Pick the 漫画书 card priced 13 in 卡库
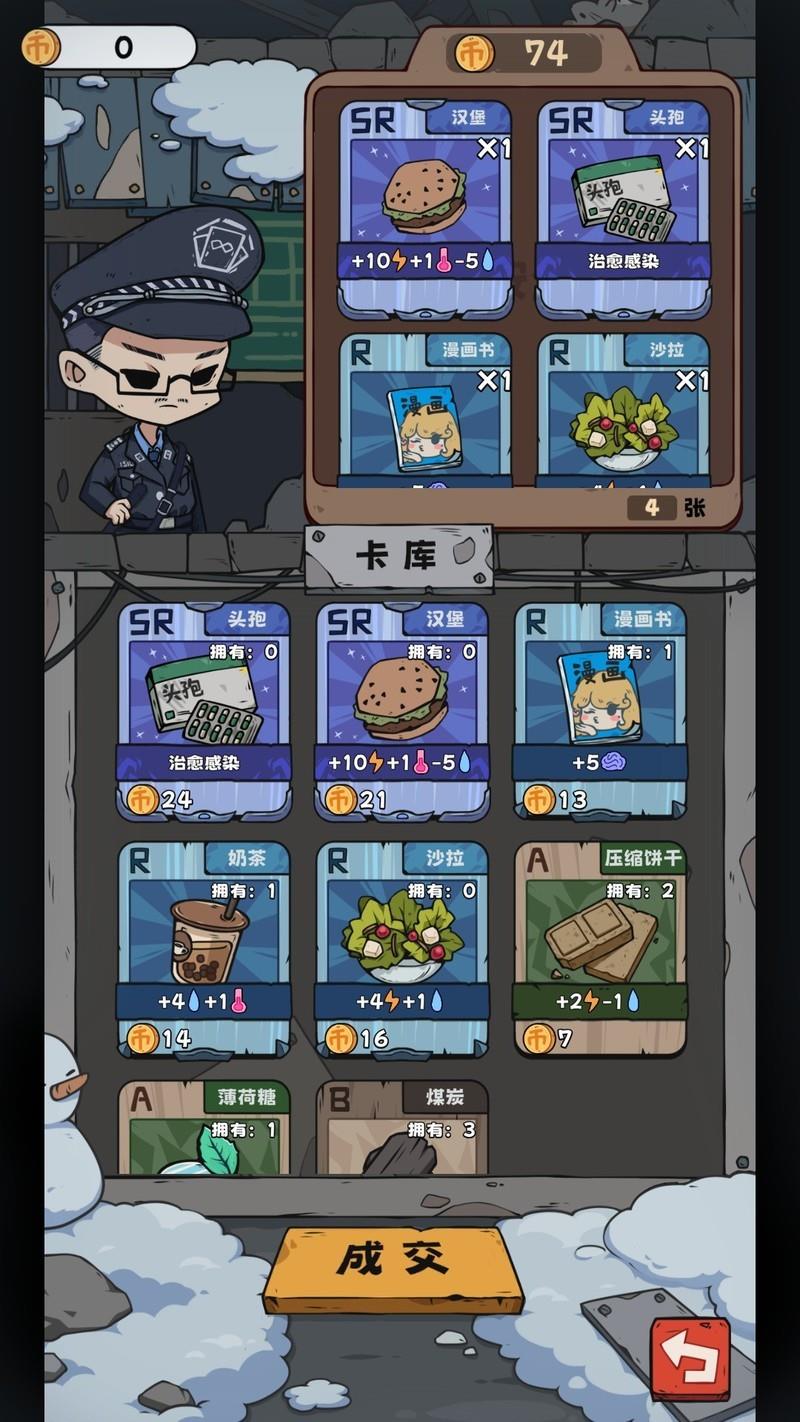Screen dimensions: 800x1422 click(x=600, y=710)
